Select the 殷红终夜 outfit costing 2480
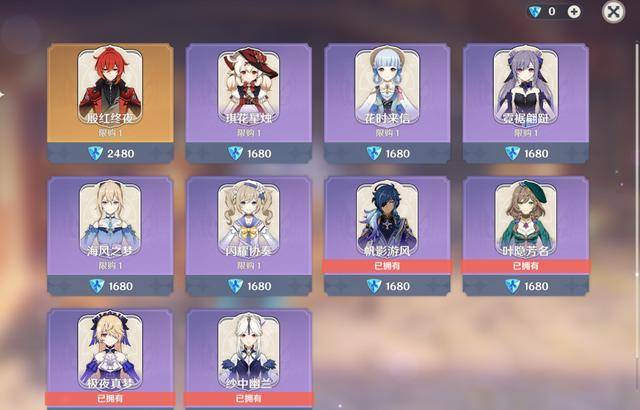Screen dimensions: 640x410 point(110,100)
